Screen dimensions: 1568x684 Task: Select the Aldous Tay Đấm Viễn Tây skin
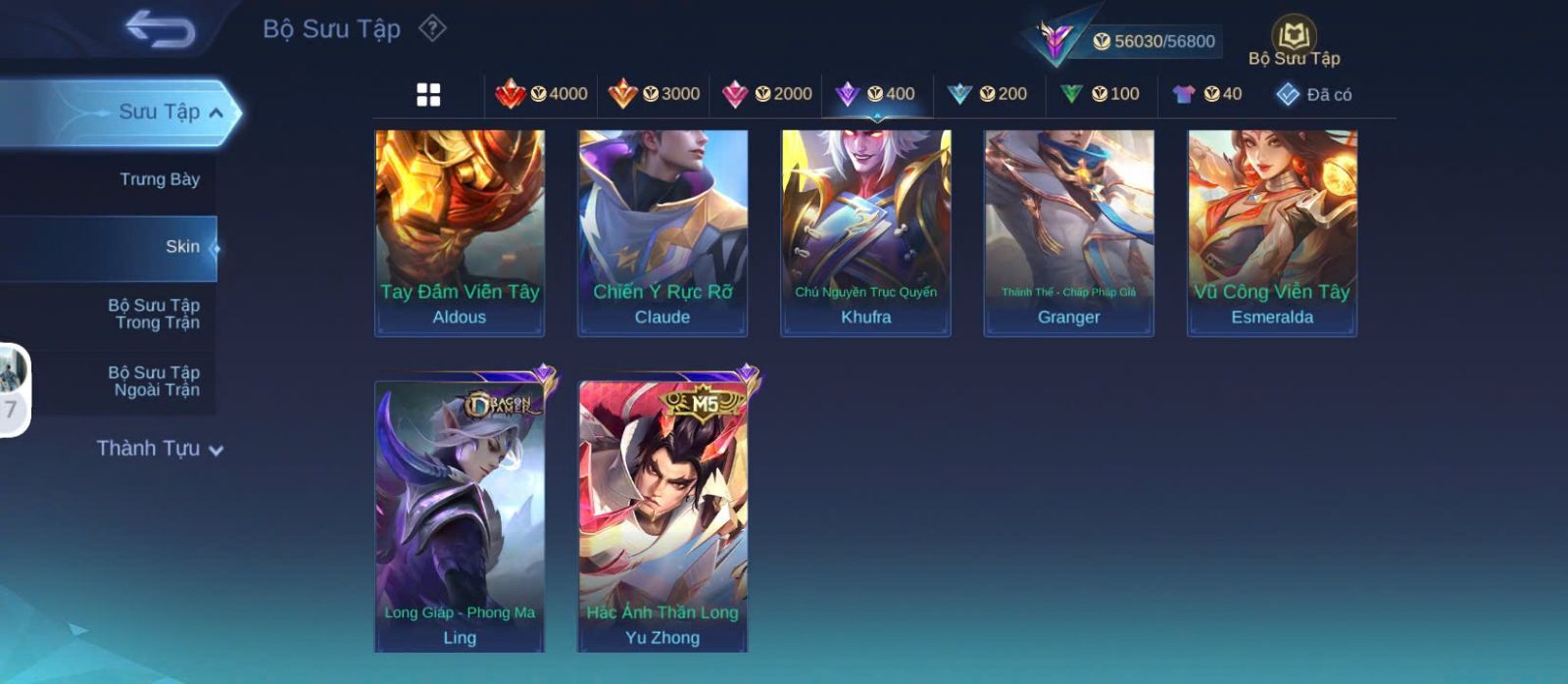[x=460, y=232]
